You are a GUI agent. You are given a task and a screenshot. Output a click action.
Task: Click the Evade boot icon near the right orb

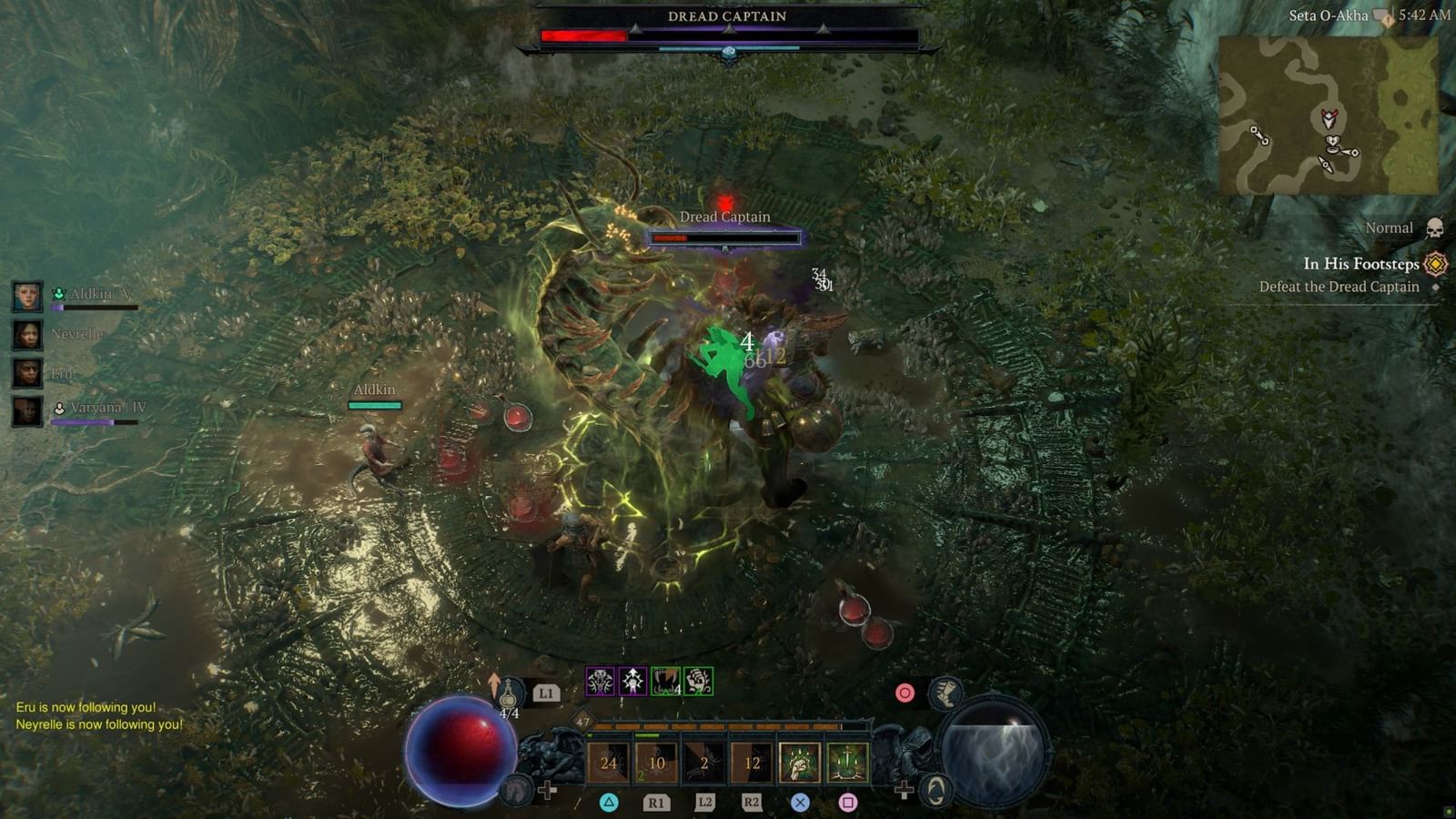coord(944,693)
